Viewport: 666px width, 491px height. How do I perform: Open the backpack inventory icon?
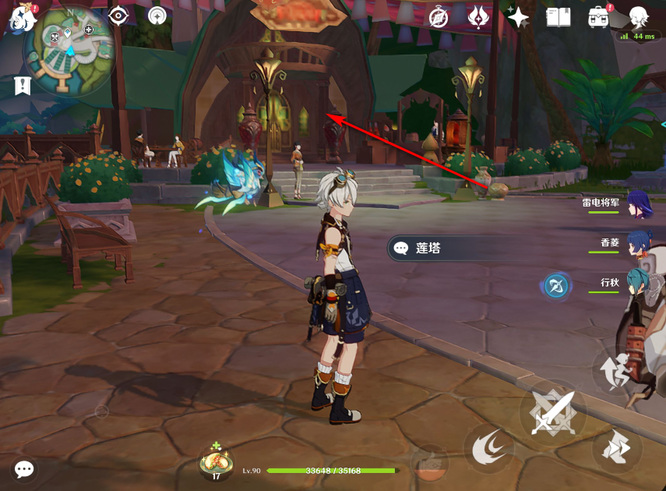tap(600, 17)
